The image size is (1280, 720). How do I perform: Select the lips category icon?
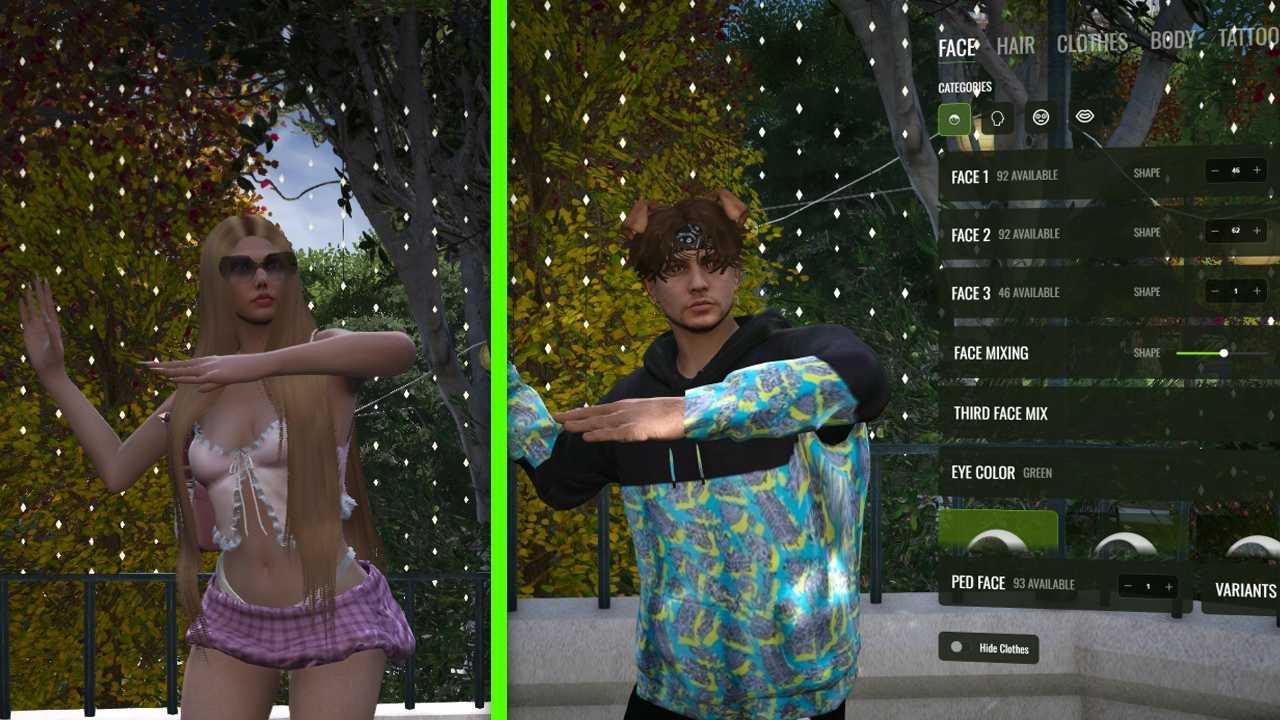1084,117
